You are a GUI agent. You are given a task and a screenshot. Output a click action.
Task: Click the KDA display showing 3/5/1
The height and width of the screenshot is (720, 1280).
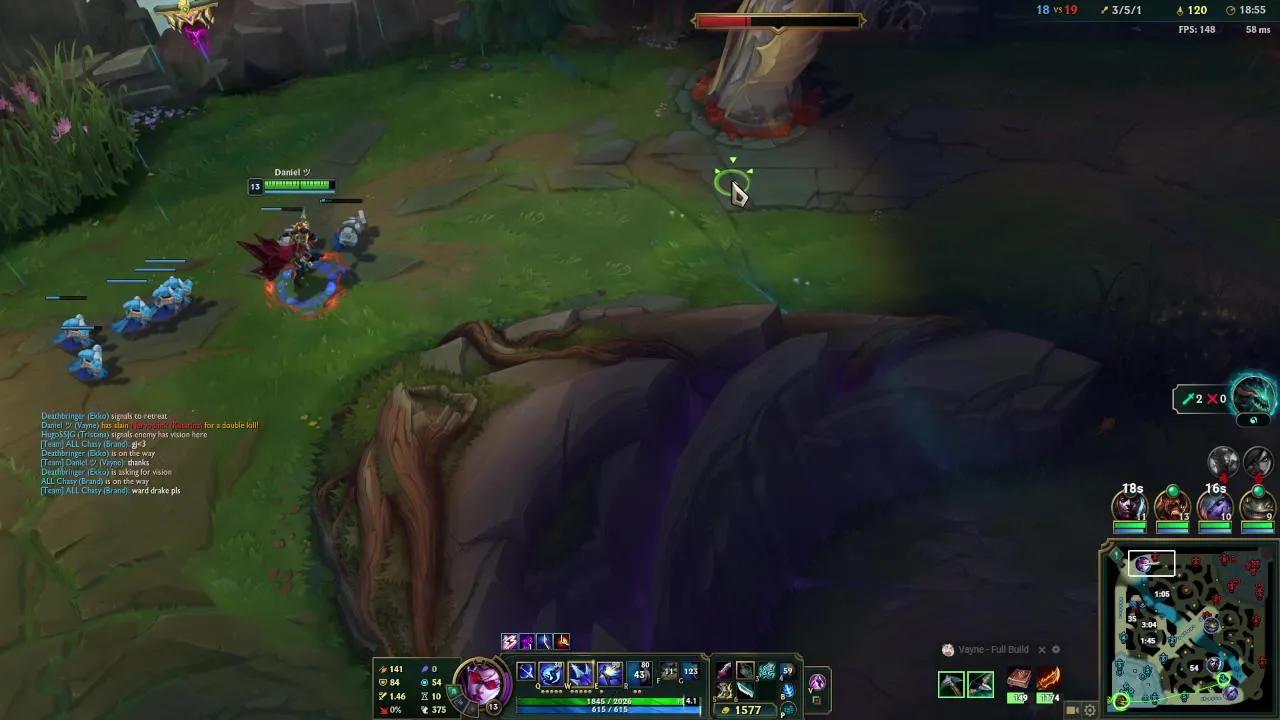[1127, 10]
